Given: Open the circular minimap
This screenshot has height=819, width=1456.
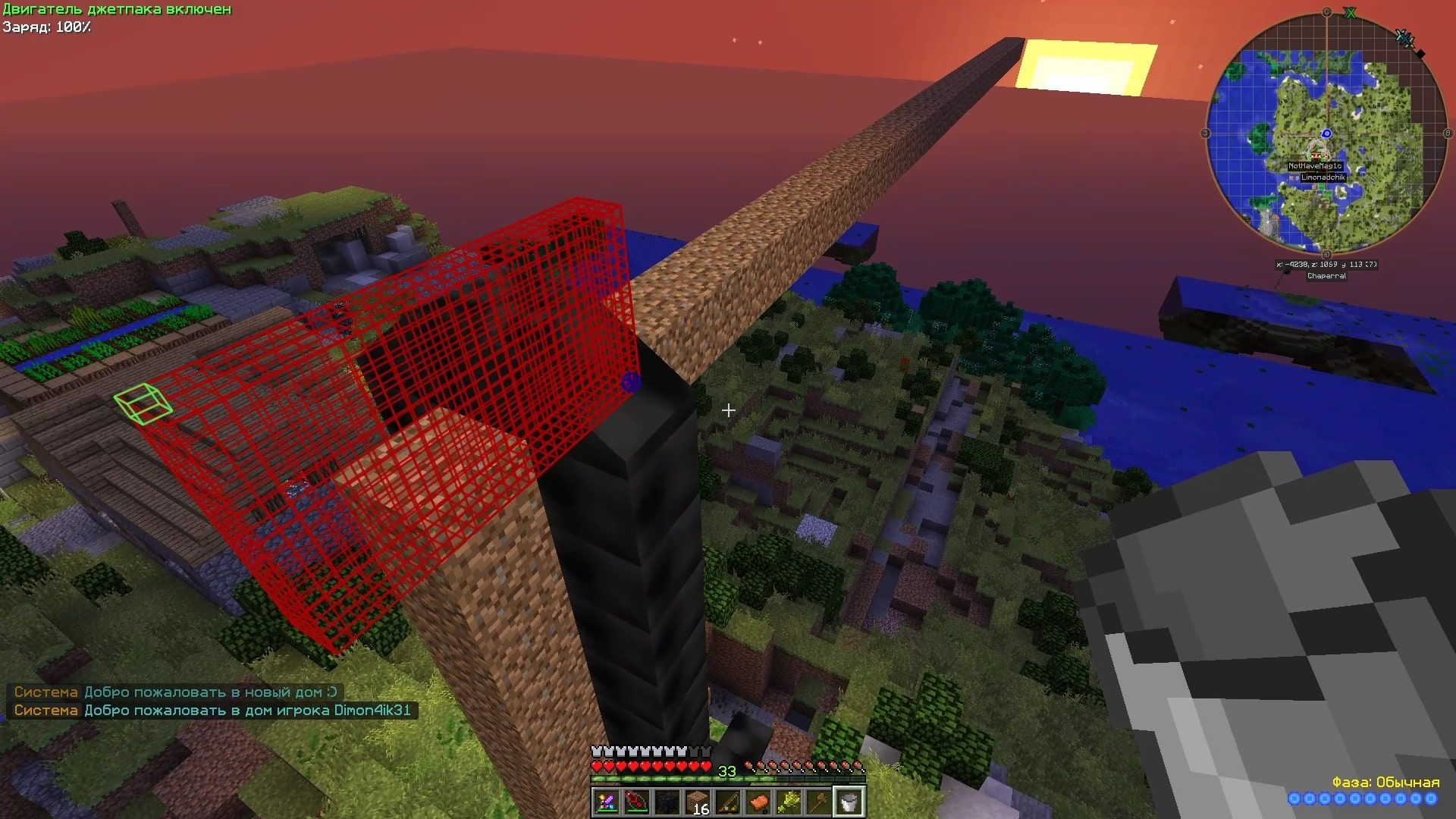Looking at the screenshot, I should point(1326,133).
